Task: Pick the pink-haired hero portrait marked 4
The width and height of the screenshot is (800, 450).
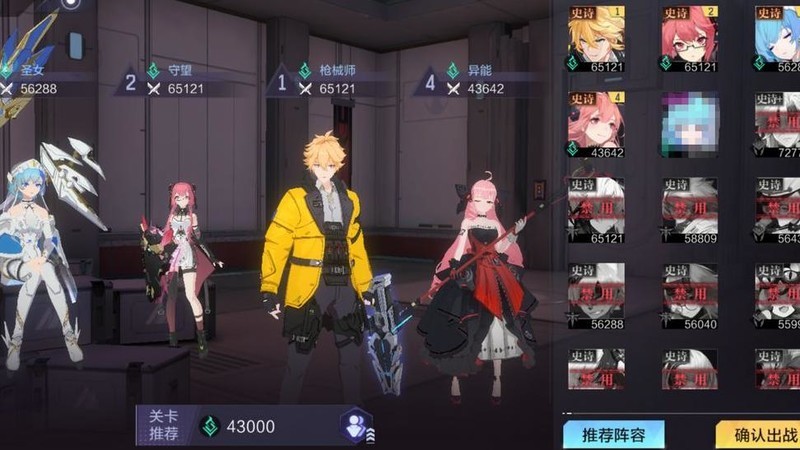Action: pyautogui.click(x=596, y=124)
